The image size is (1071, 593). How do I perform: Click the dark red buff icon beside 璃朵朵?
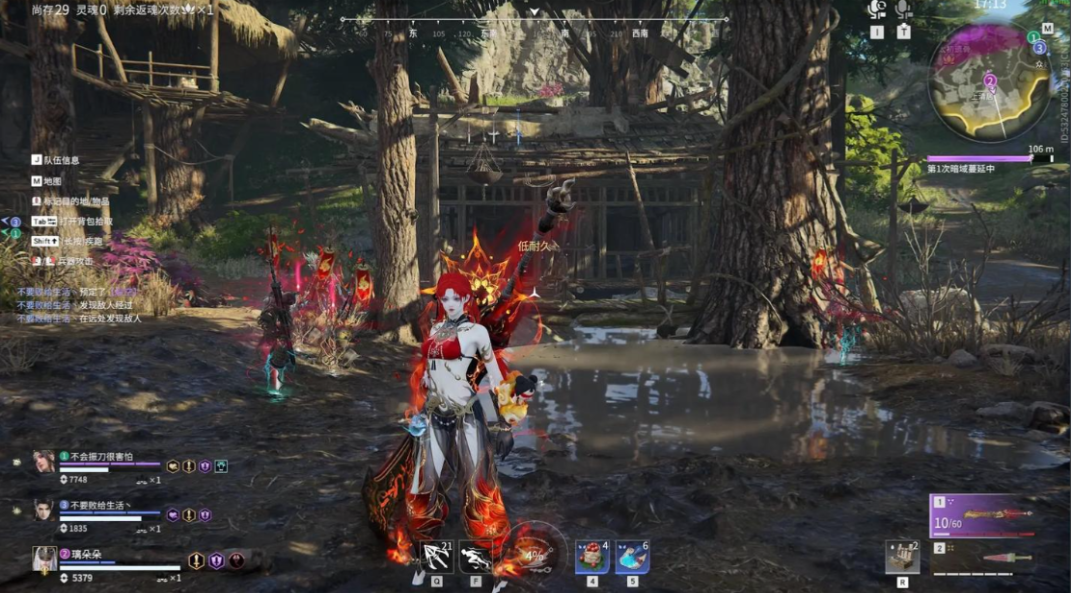click(x=236, y=561)
